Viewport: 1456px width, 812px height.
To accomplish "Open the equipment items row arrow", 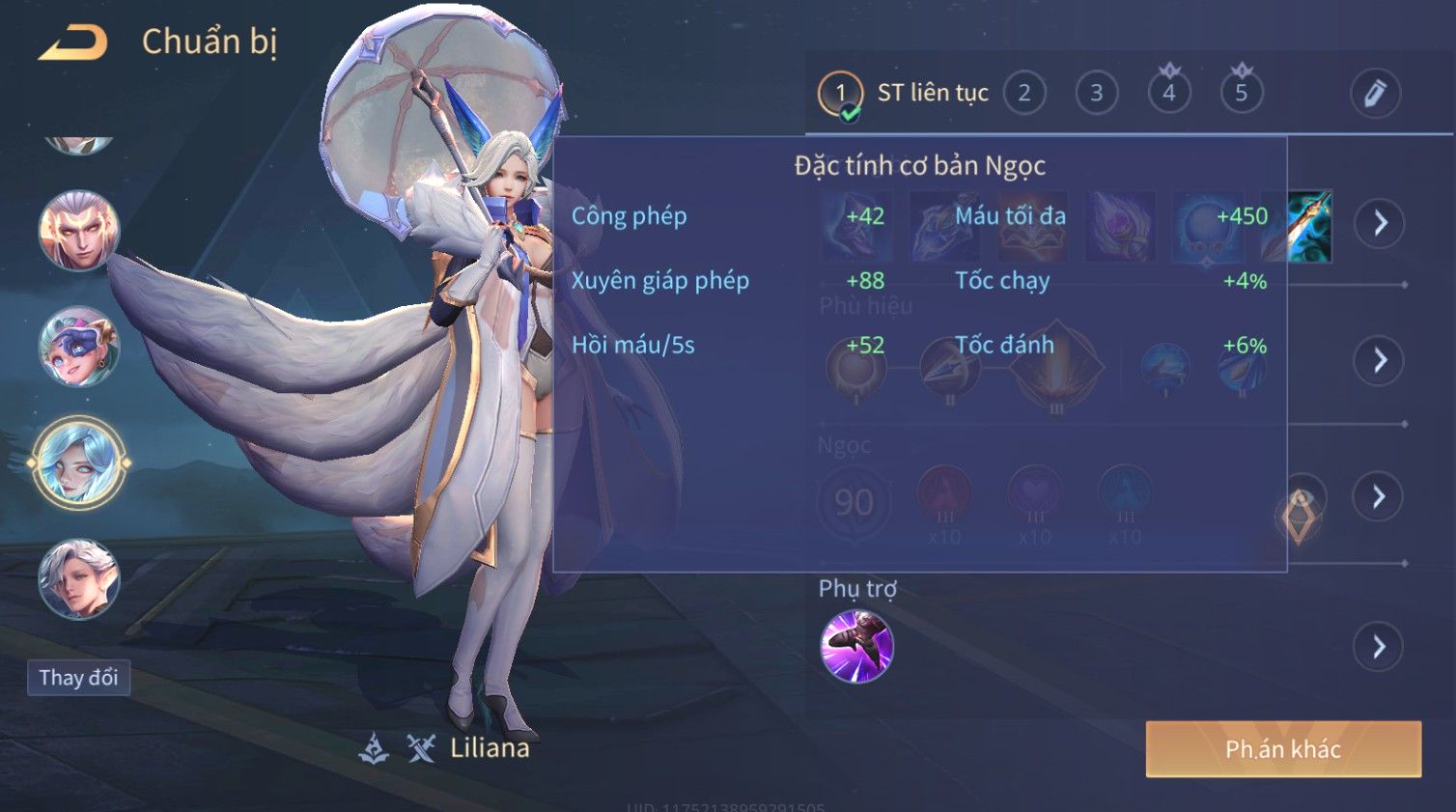I will [1380, 223].
